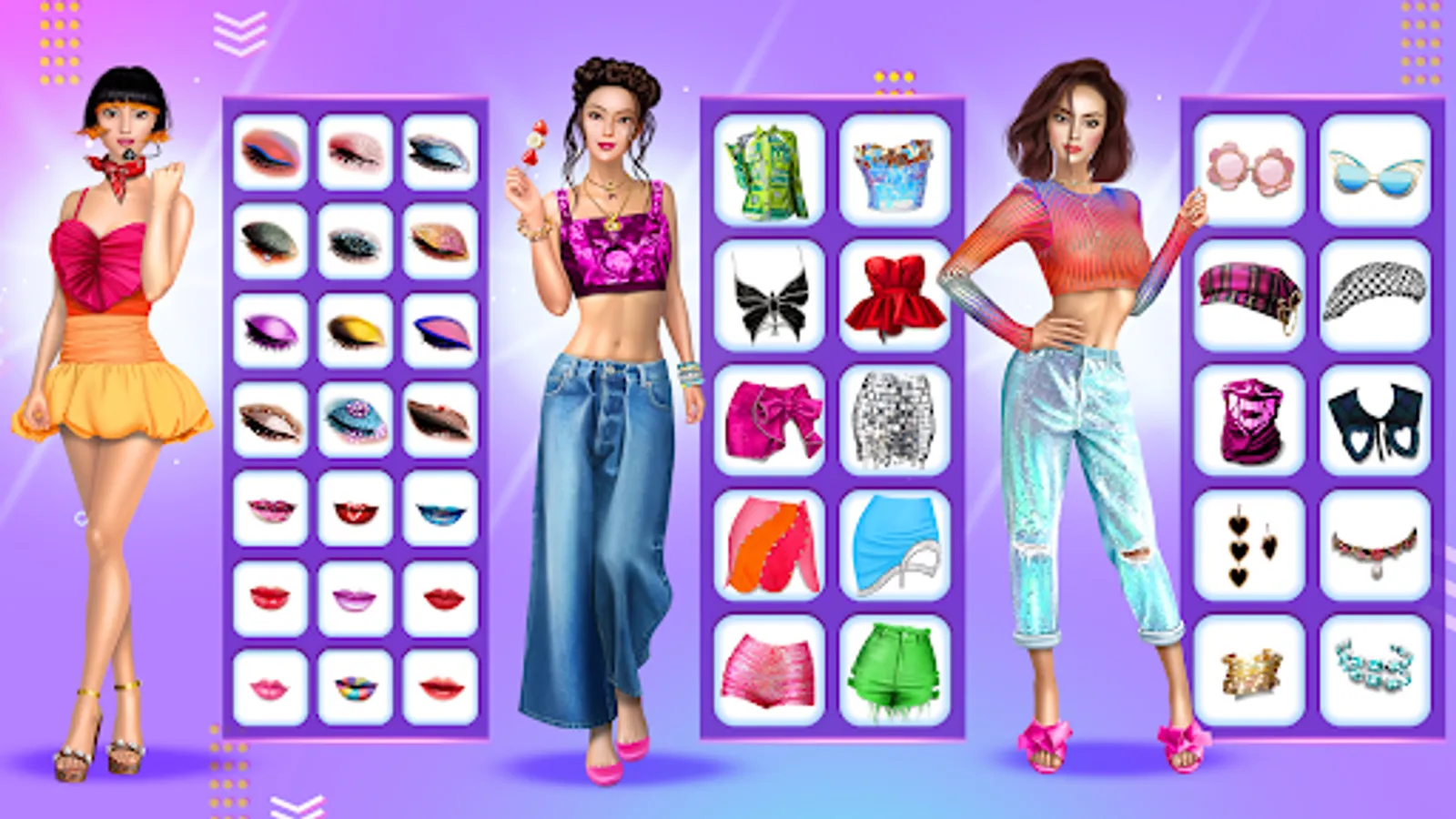The height and width of the screenshot is (819, 1456).
Task: Choose the blue cat-eye sunglasses
Action: [x=1374, y=168]
